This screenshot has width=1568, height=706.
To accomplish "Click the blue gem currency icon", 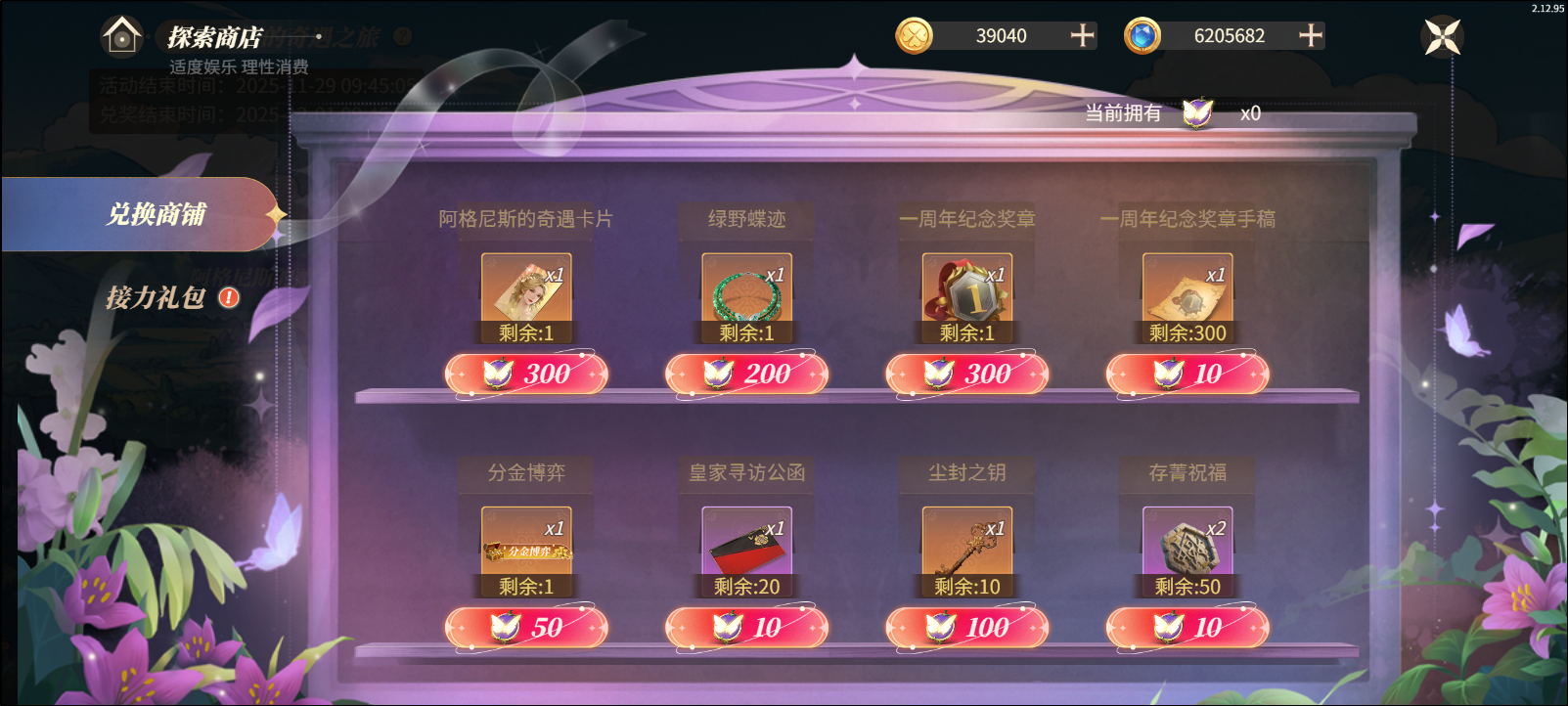I will click(1145, 36).
